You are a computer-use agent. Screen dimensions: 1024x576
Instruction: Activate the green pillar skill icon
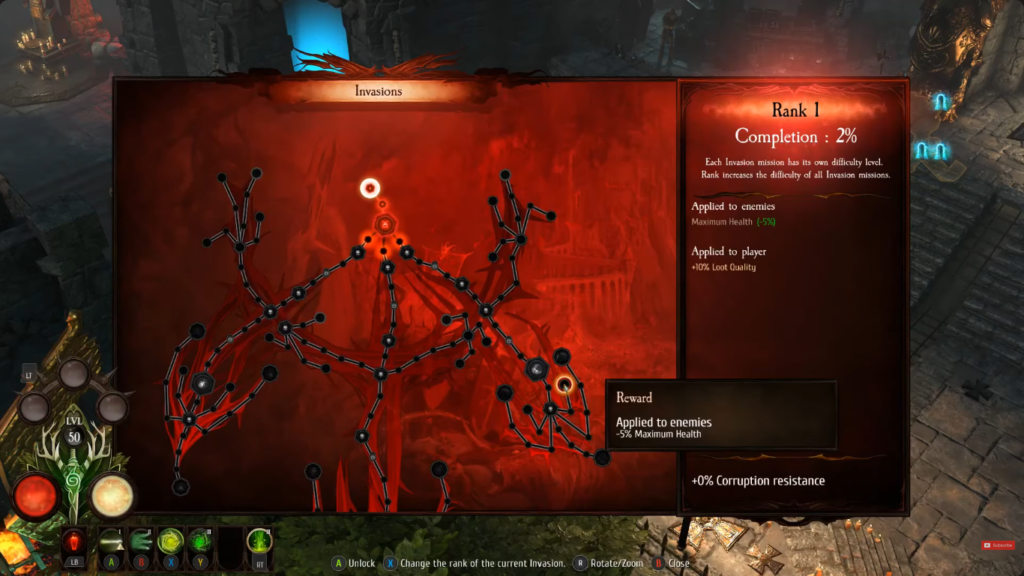coord(260,542)
